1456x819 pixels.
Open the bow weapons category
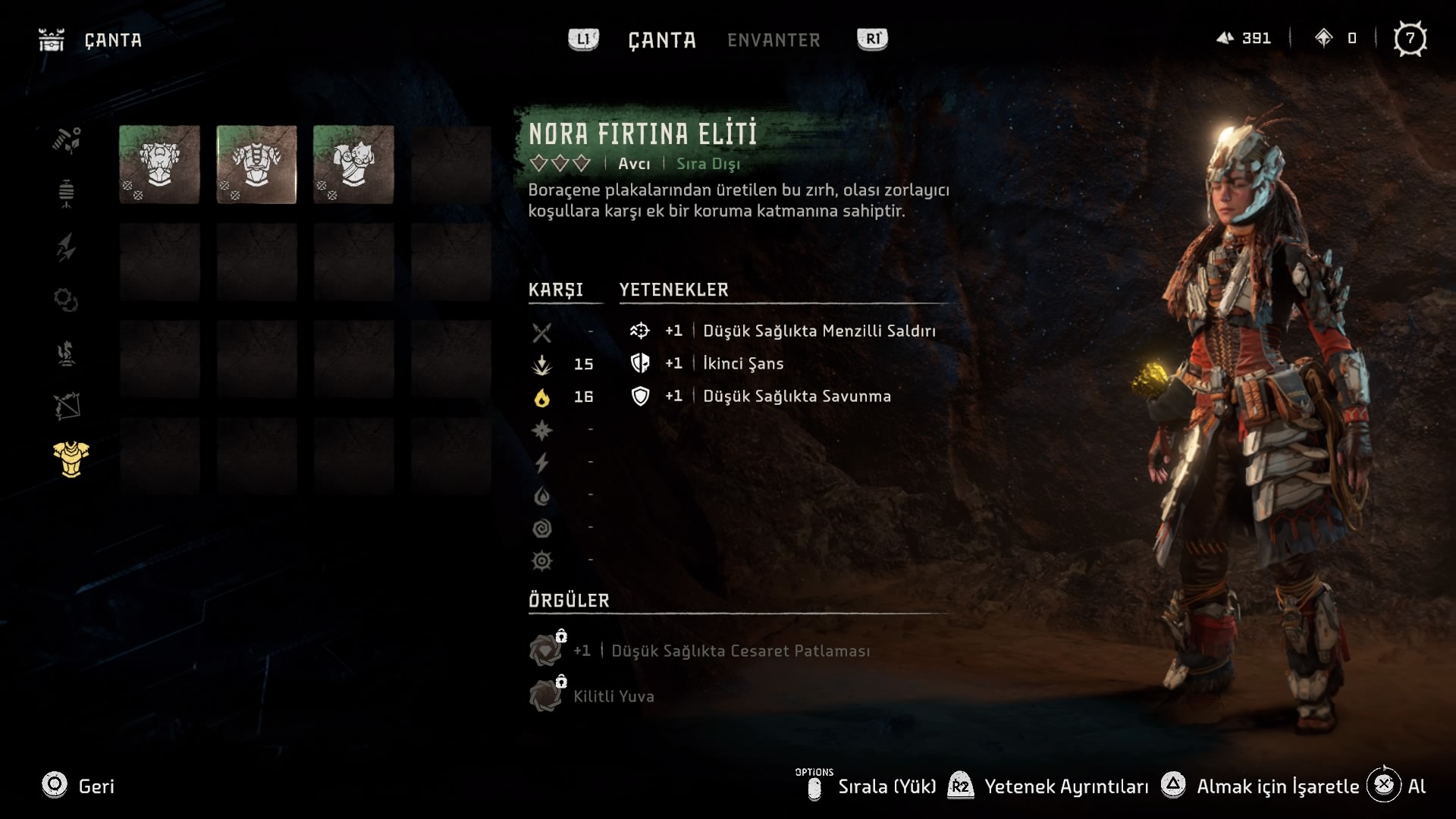click(67, 406)
